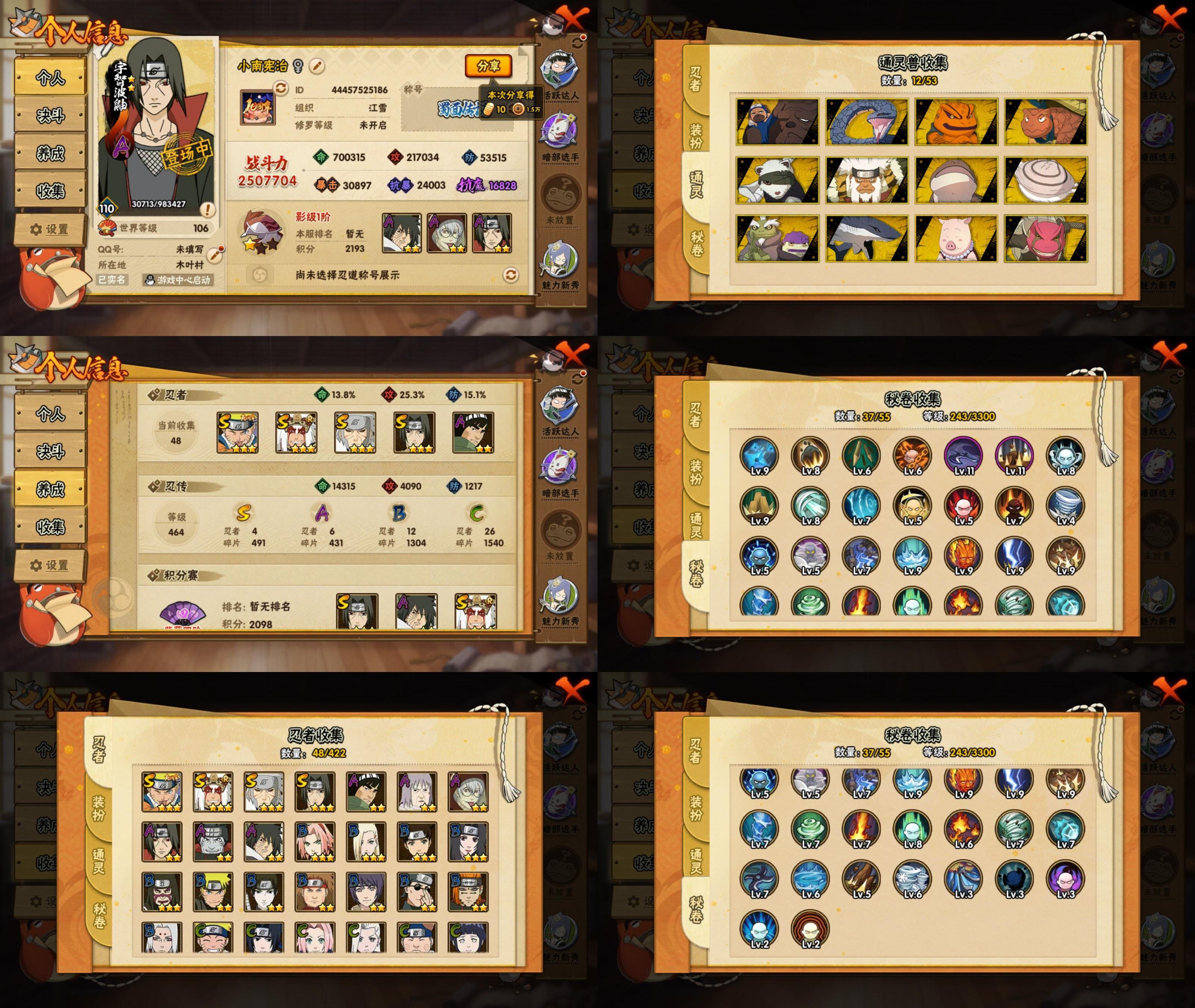1195x1008 pixels.
Task: Tap the orange 分享 share button
Action: pyautogui.click(x=487, y=66)
